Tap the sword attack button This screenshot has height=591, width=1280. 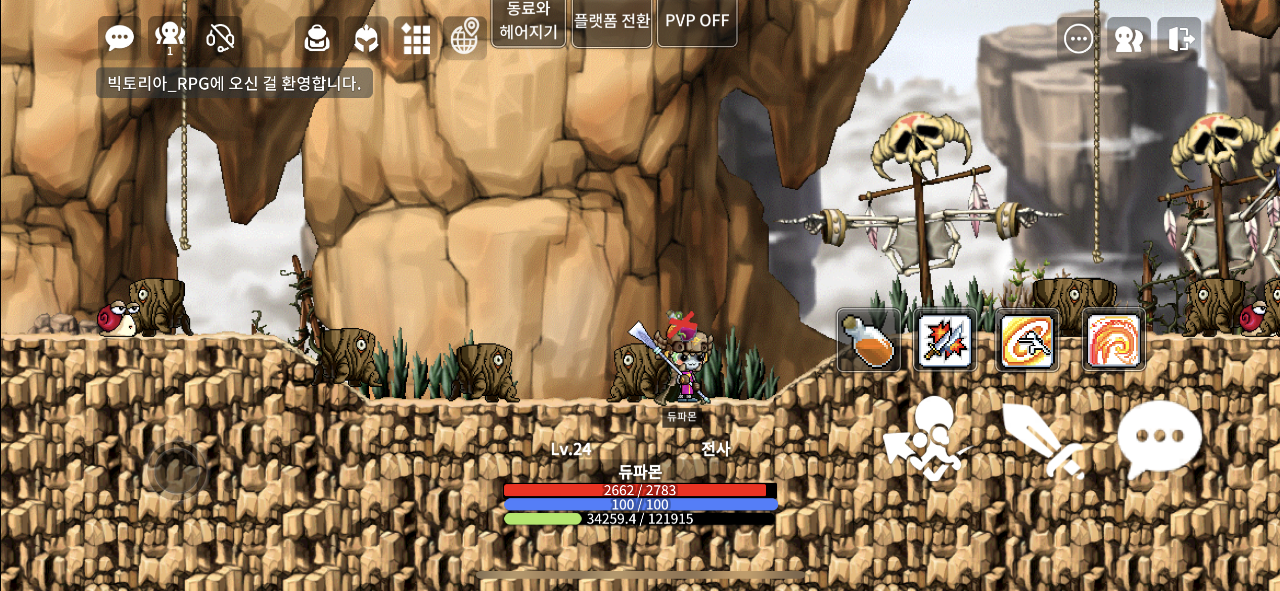[1043, 440]
